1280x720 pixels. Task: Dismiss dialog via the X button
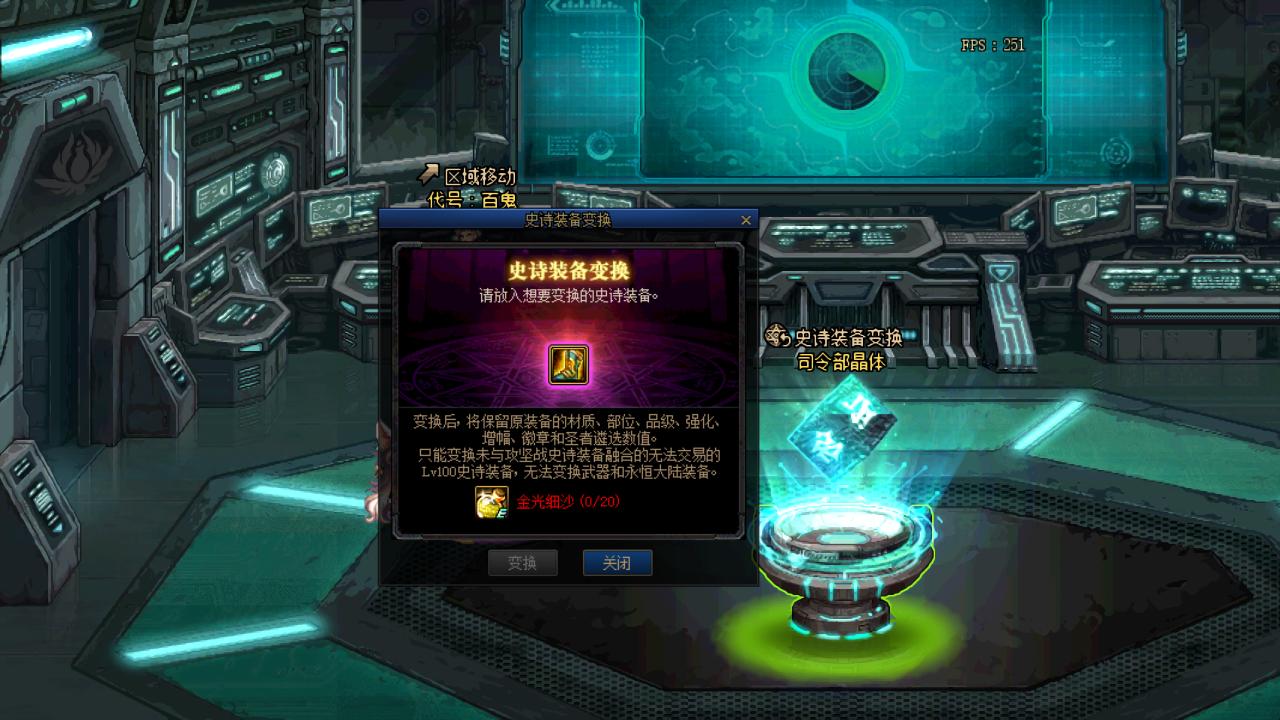coord(744,219)
